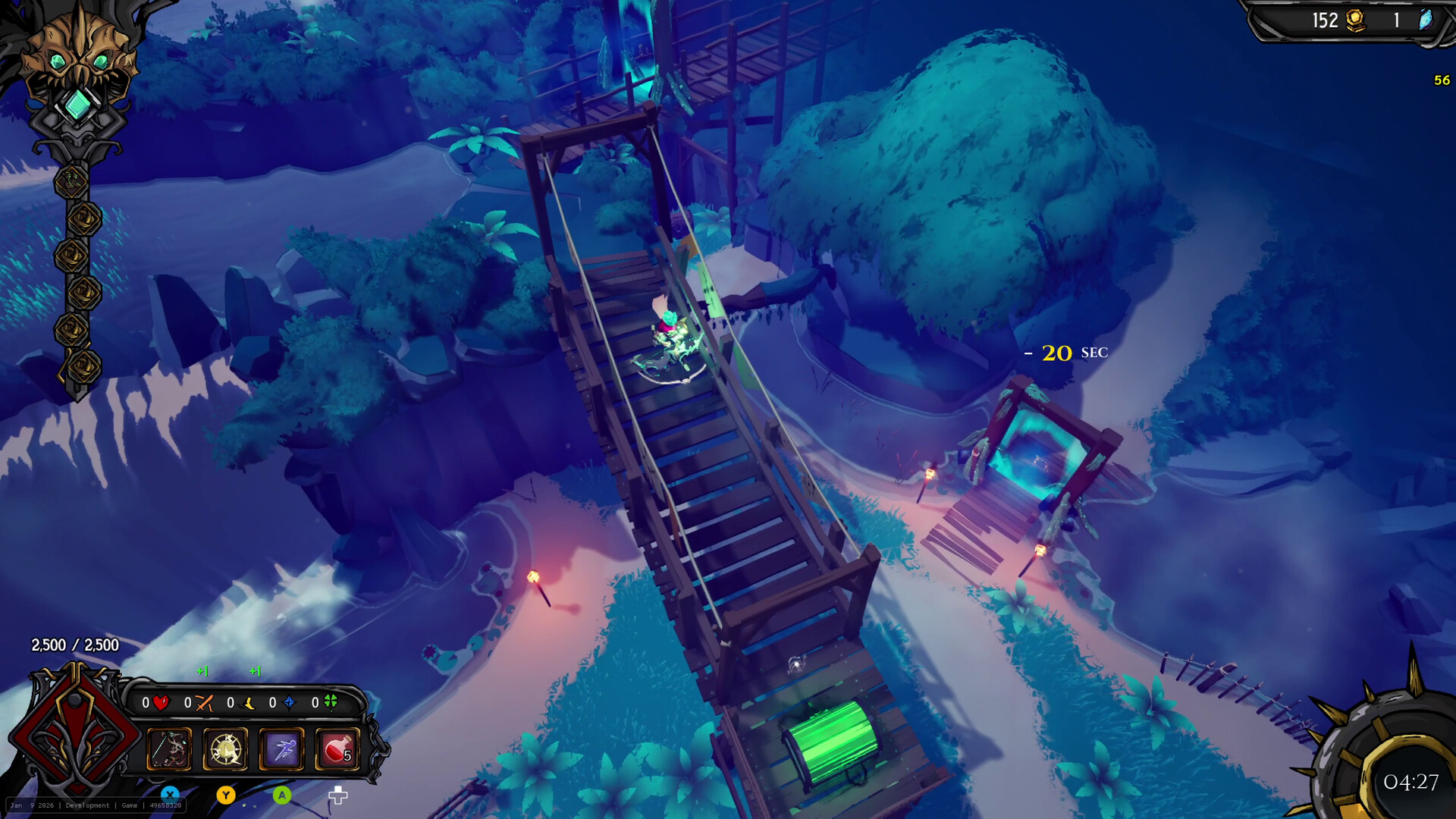1456x819 pixels.
Task: Select the crossed swords attack stat icon
Action: 203,702
